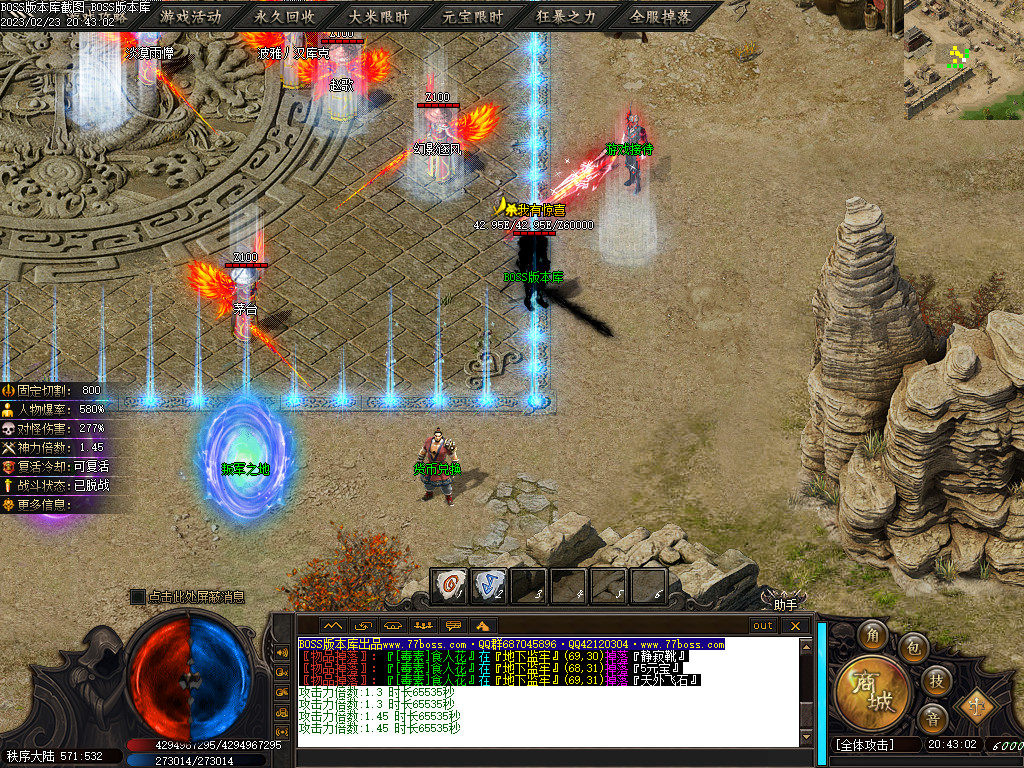
Task: Open the 全服掉落 menu
Action: pyautogui.click(x=661, y=17)
